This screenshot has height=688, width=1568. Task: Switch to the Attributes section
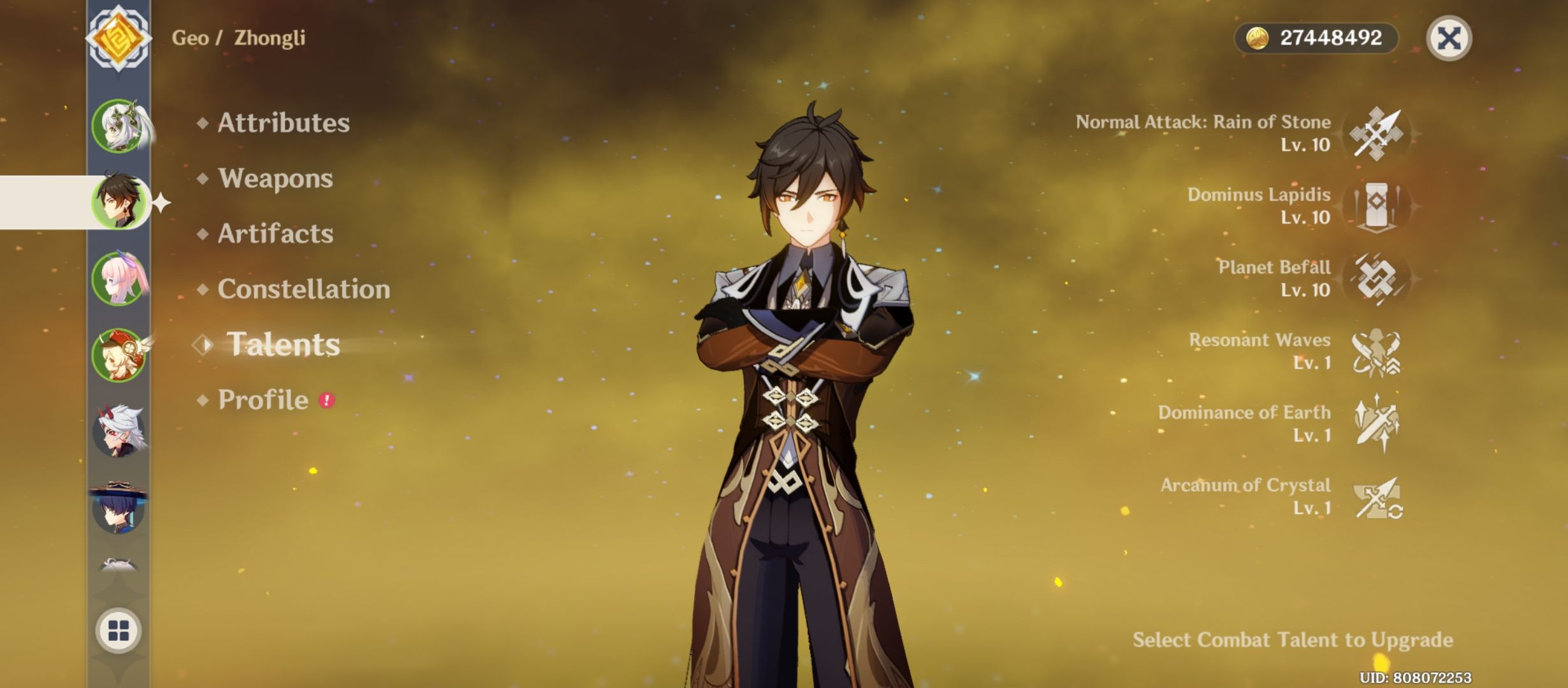282,123
